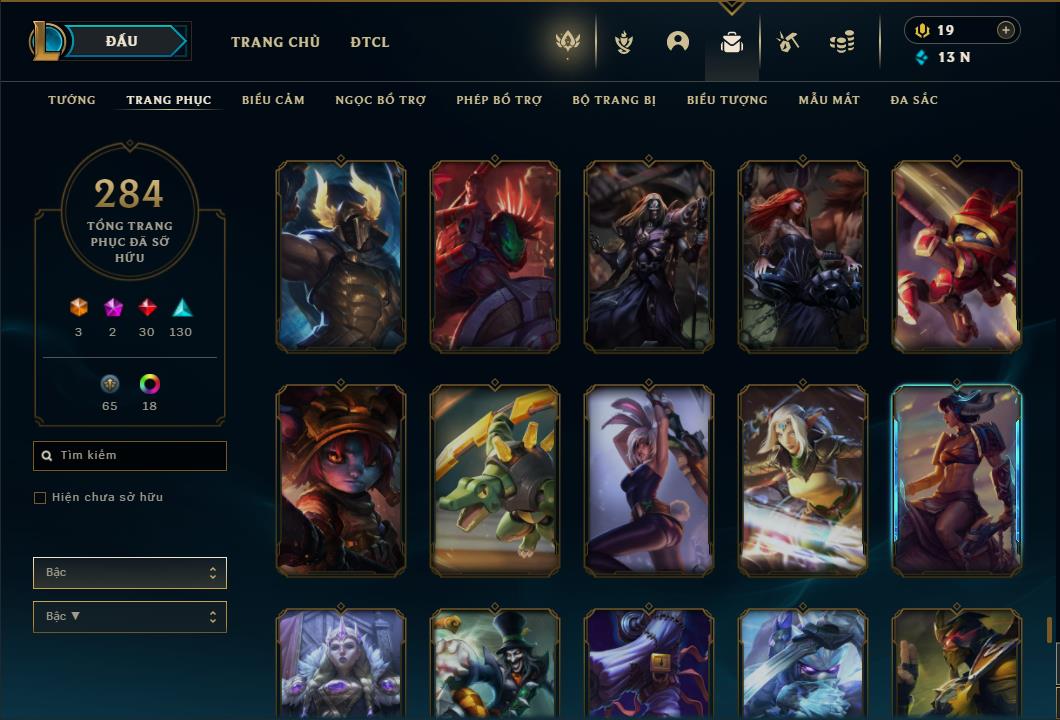The image size is (1060, 720).
Task: Click the ĐẤU play button
Action: (122, 41)
